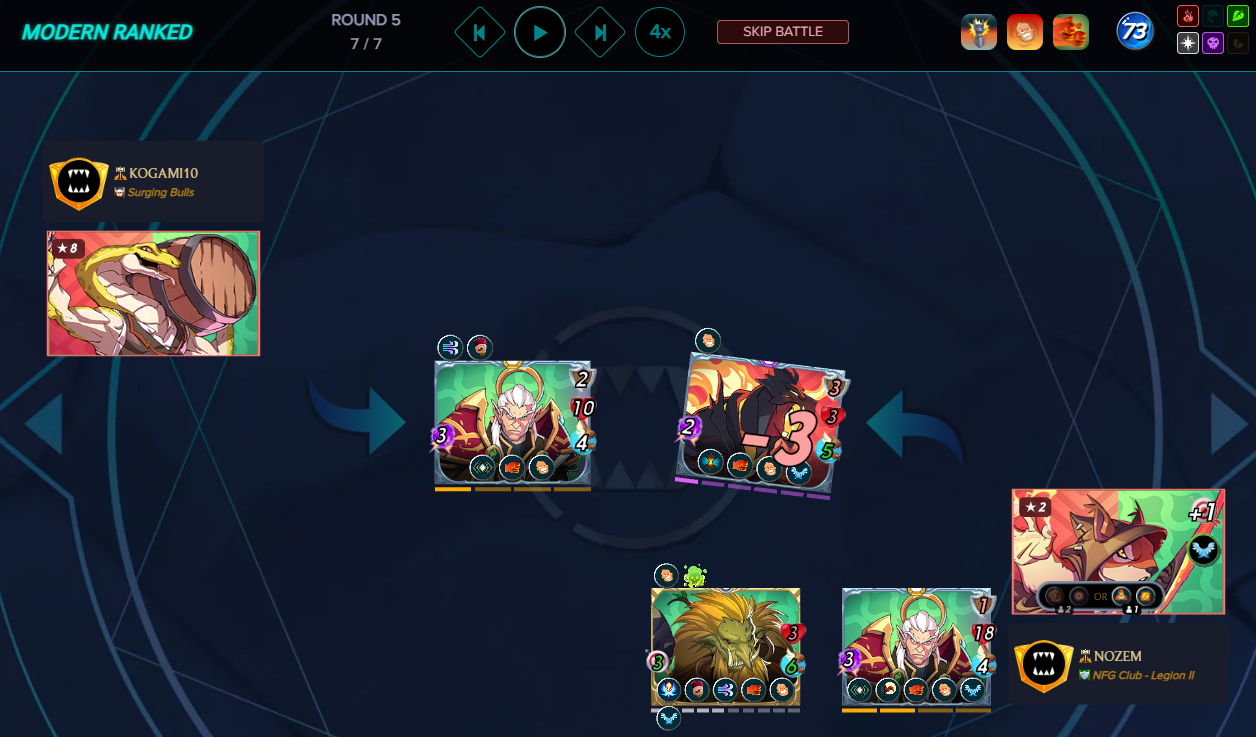Viewport: 1256px width, 737px height.
Task: Open KOGAMI10's player panel
Action: [x=153, y=181]
